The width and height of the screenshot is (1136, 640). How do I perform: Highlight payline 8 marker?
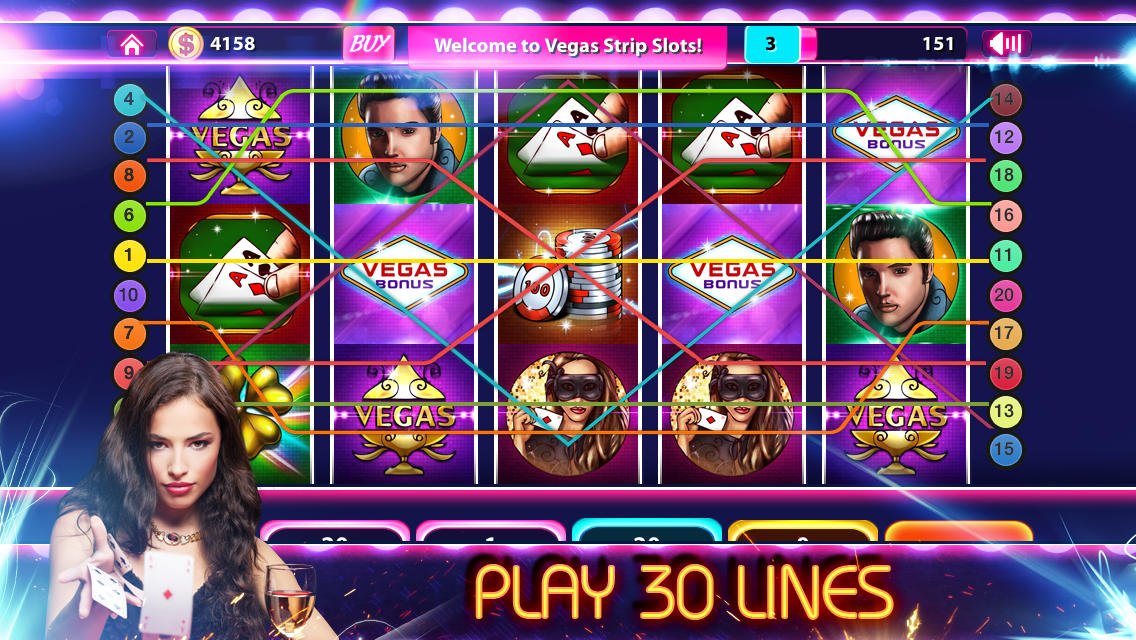click(130, 177)
